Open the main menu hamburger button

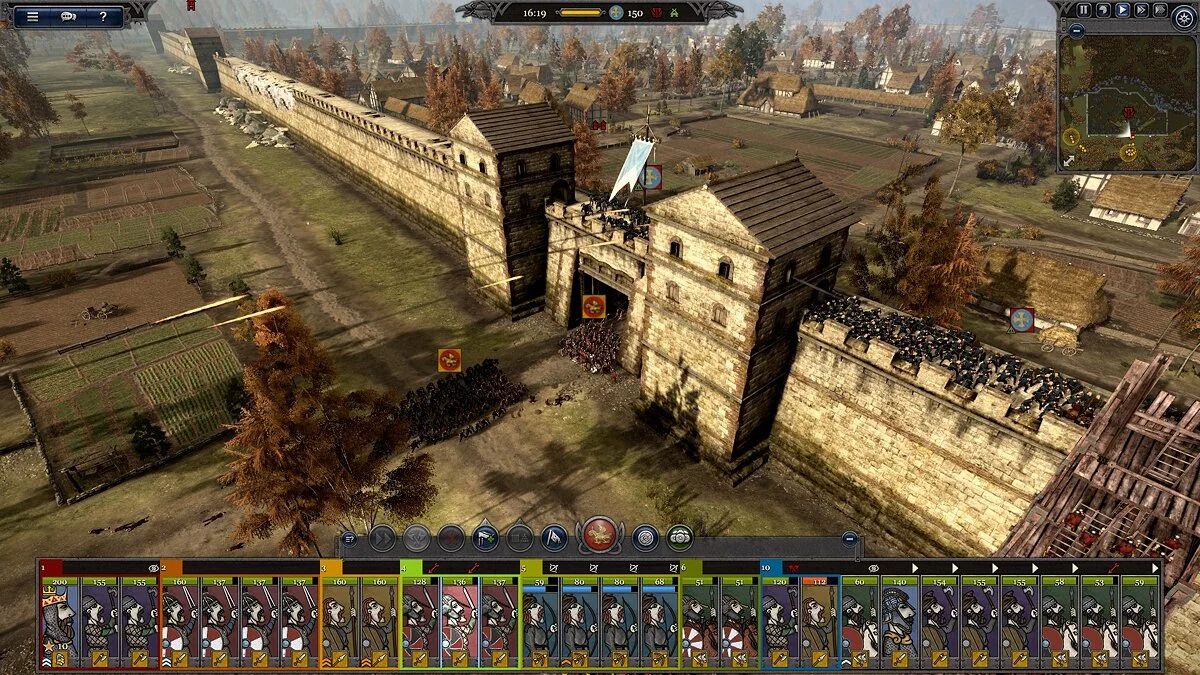coord(33,16)
